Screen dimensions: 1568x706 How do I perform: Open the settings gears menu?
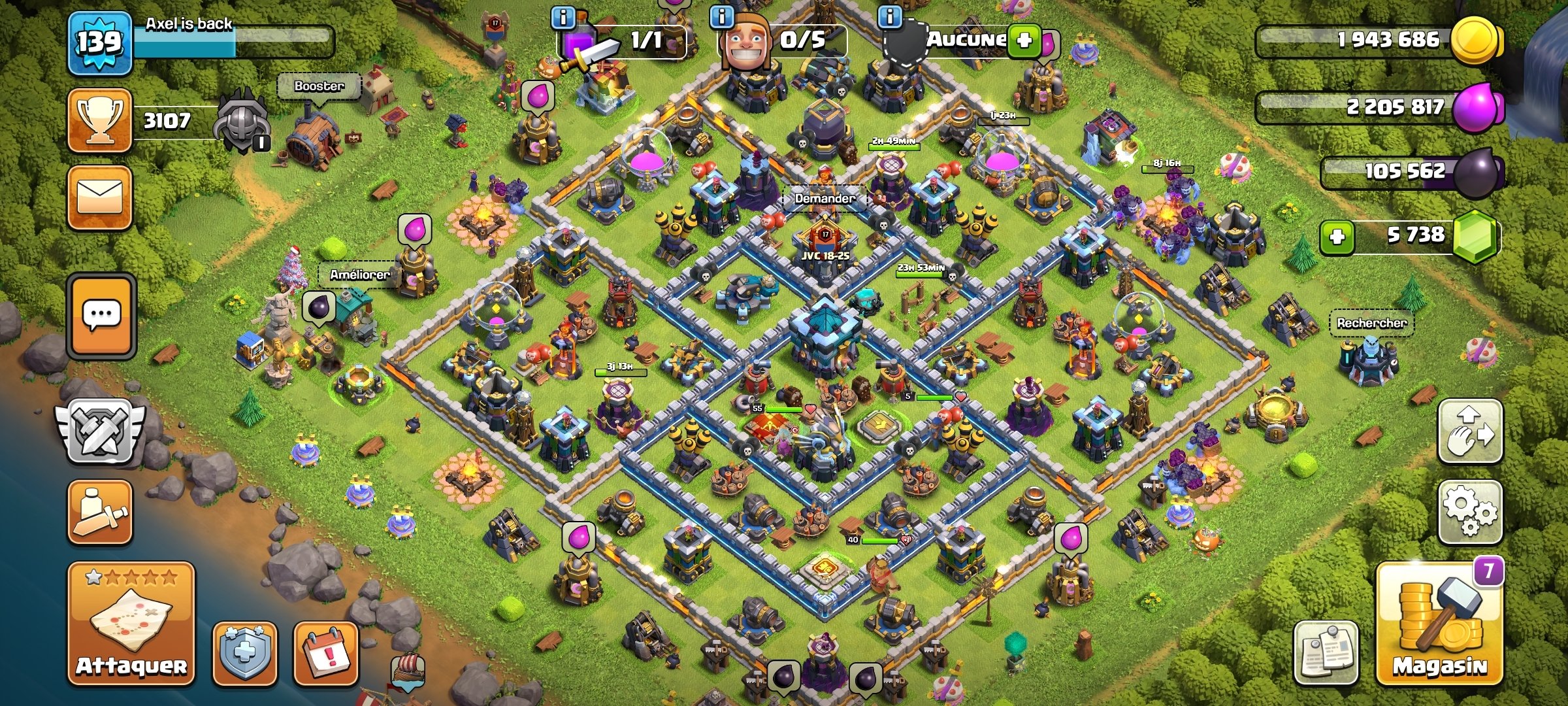point(1470,512)
